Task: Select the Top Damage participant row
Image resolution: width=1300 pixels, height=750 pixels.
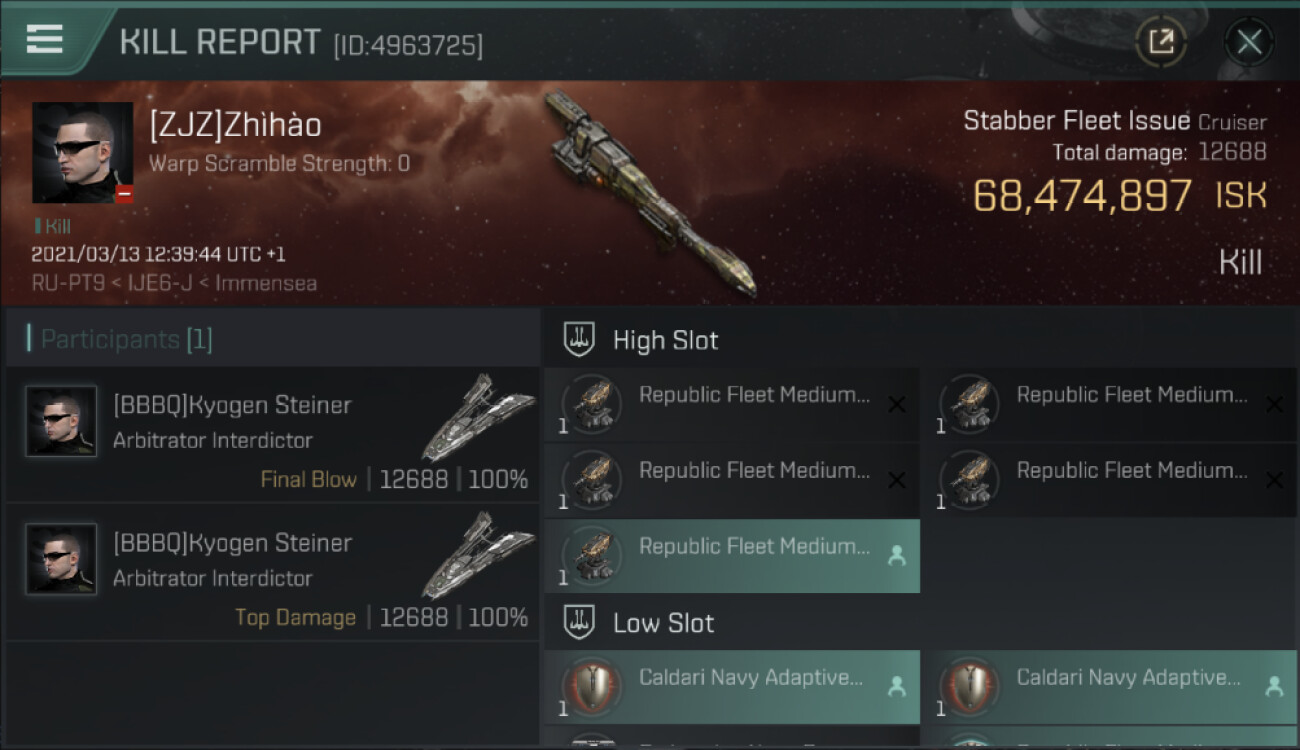Action: coord(272,573)
